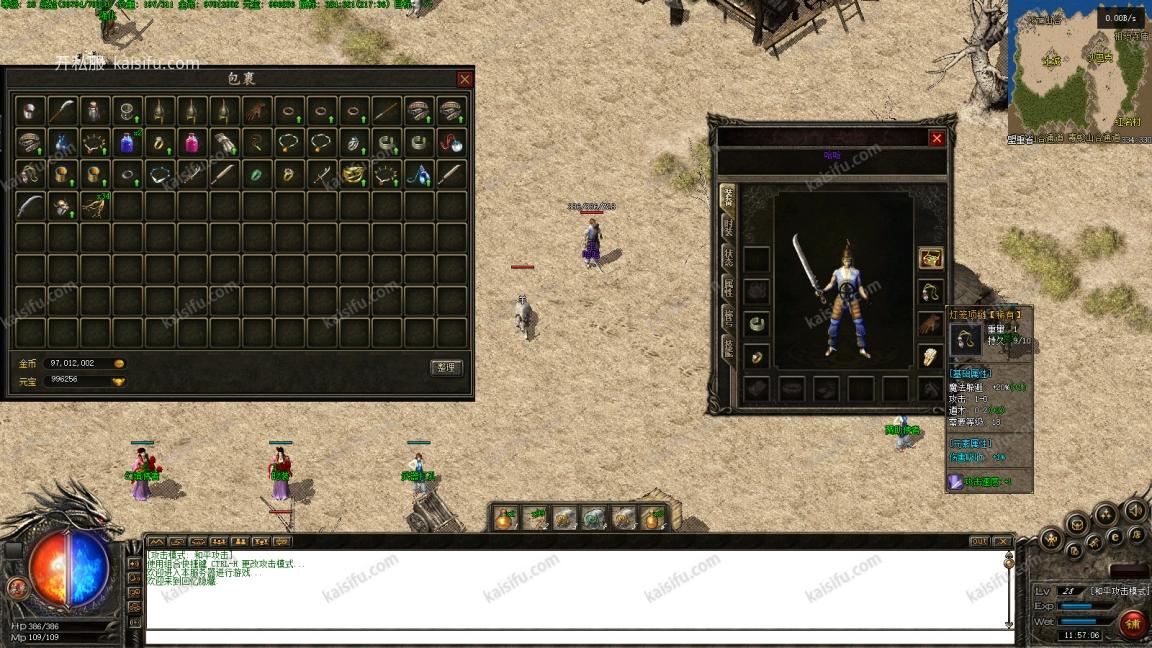Switch to the 时装 fashion tab
The width and height of the screenshot is (1152, 648).
coord(727,226)
